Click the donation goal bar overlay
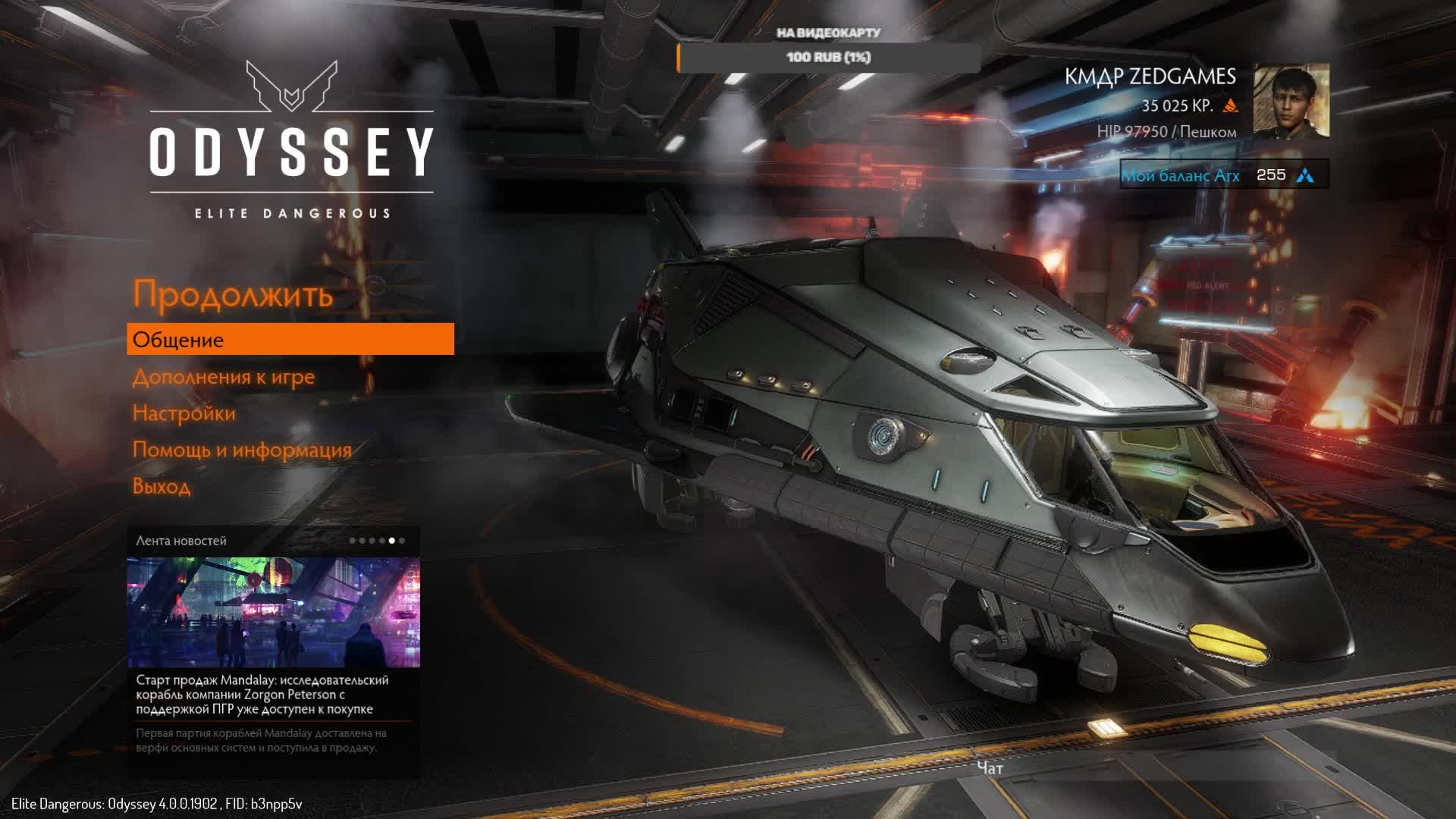This screenshot has width=1456, height=819. 828,58
